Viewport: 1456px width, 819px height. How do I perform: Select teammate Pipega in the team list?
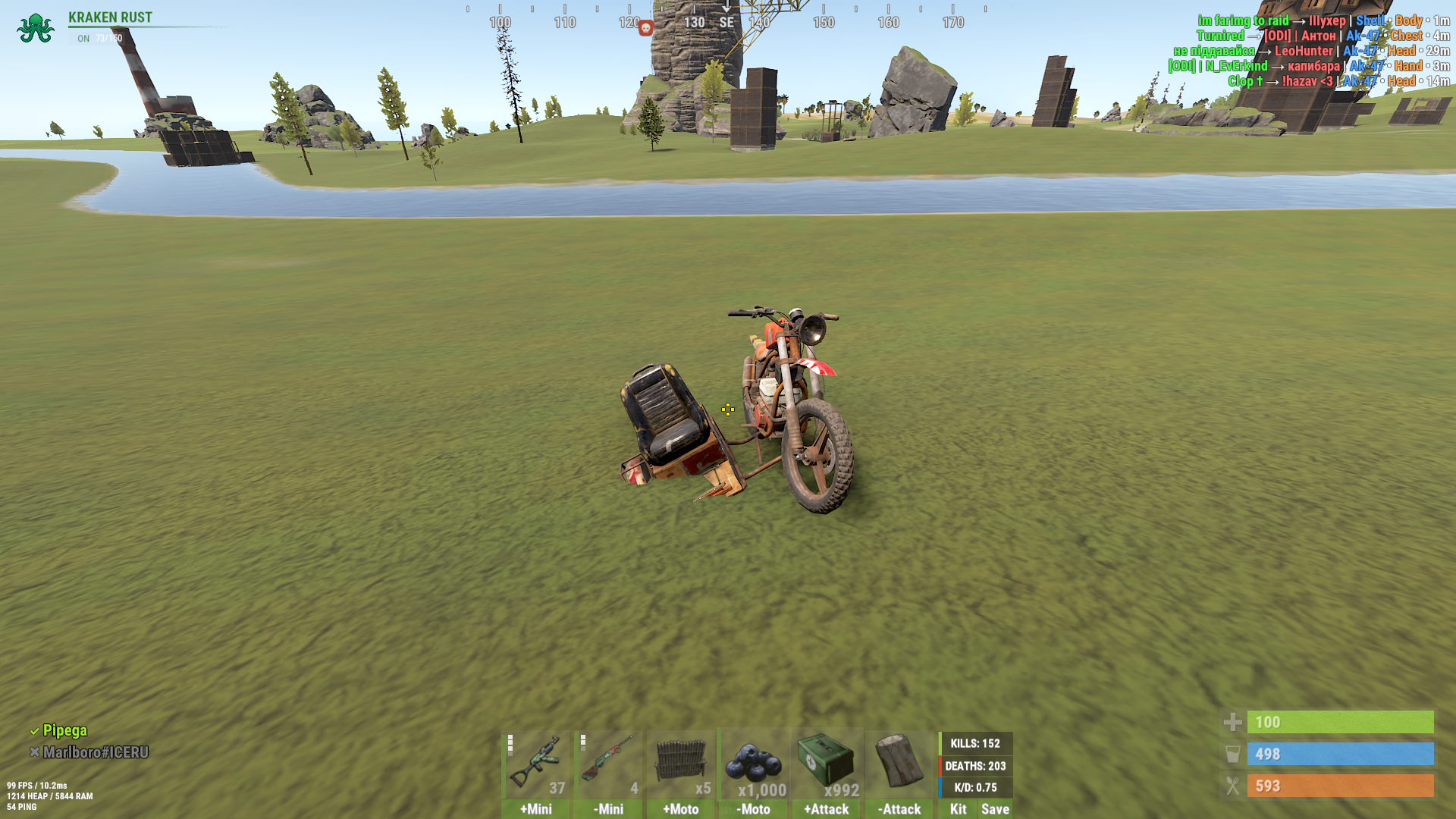pyautogui.click(x=64, y=730)
